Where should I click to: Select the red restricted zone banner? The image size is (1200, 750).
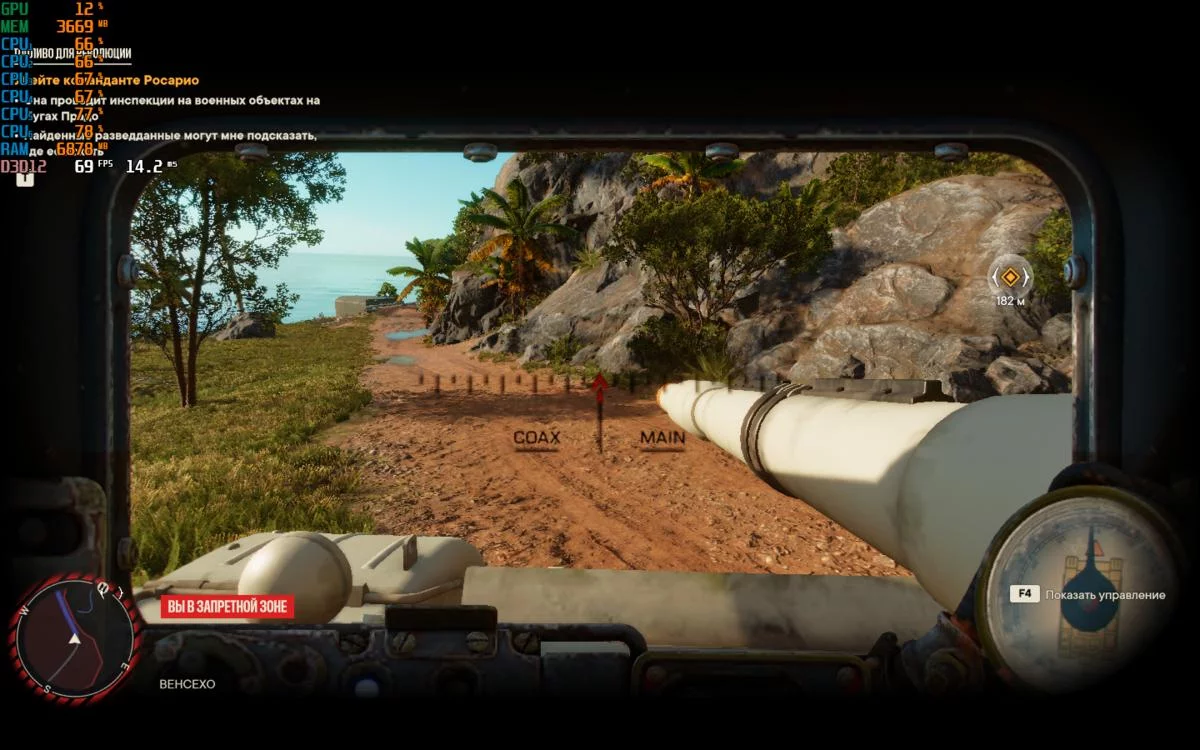(227, 606)
